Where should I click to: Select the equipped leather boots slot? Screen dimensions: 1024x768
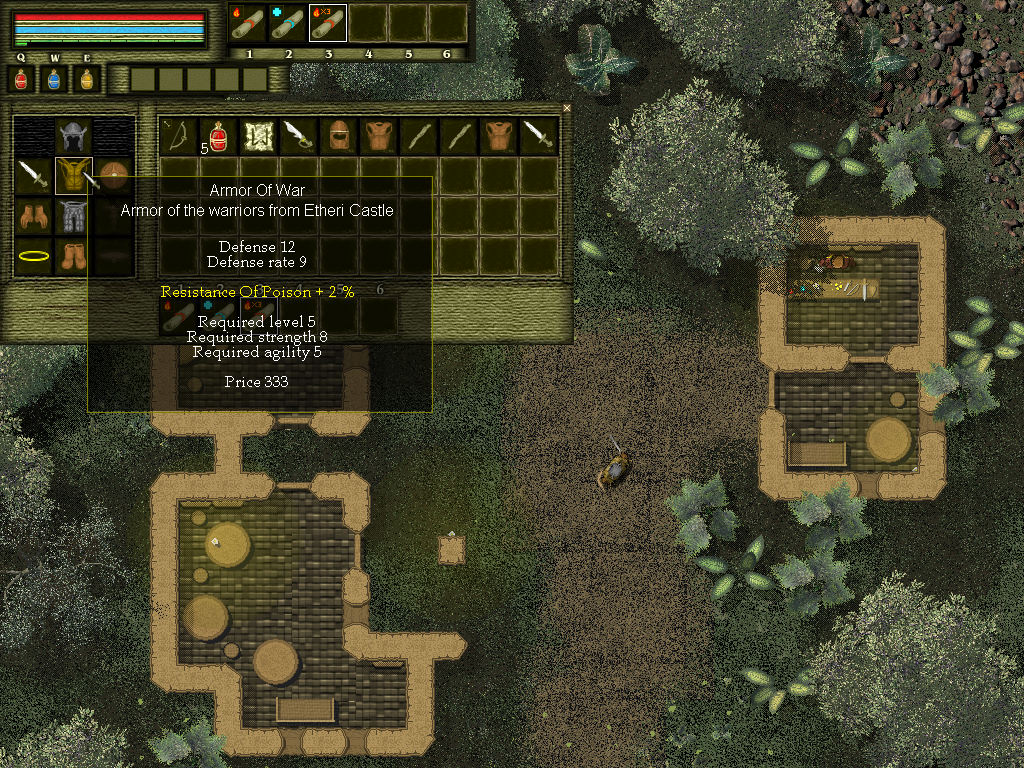(x=73, y=257)
